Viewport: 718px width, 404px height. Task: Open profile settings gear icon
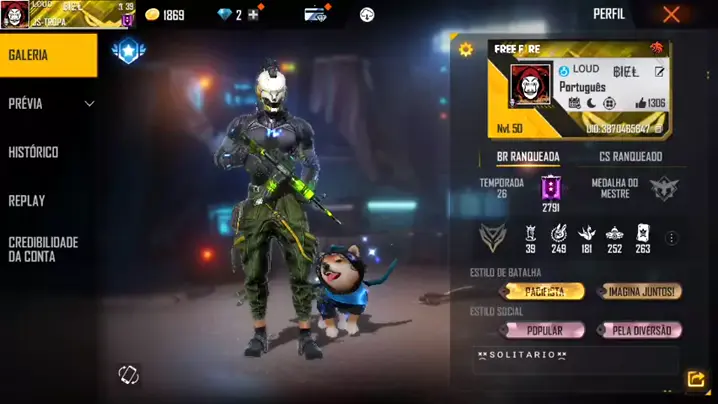(465, 49)
